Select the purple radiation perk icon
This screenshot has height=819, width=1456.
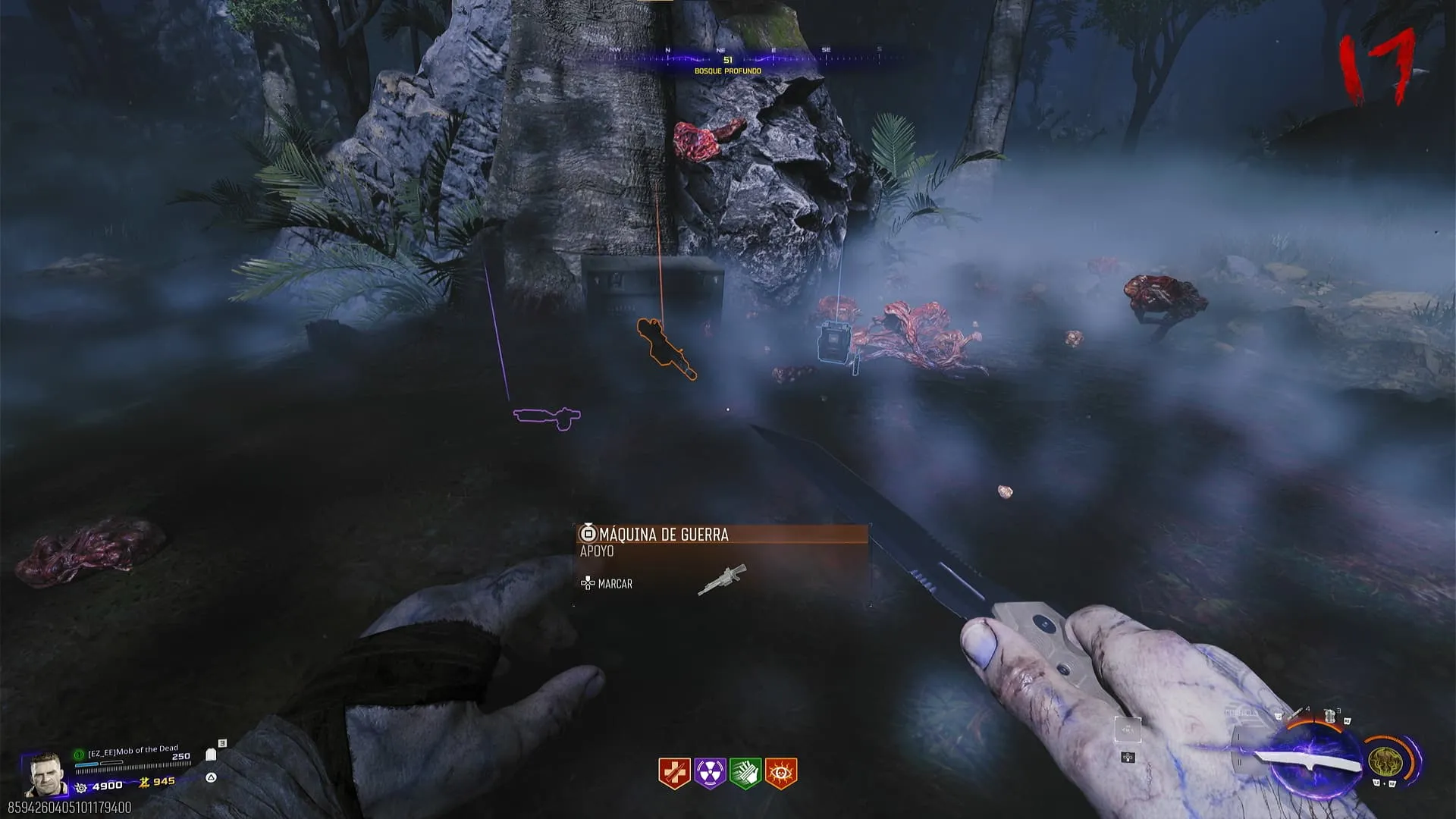710,773
